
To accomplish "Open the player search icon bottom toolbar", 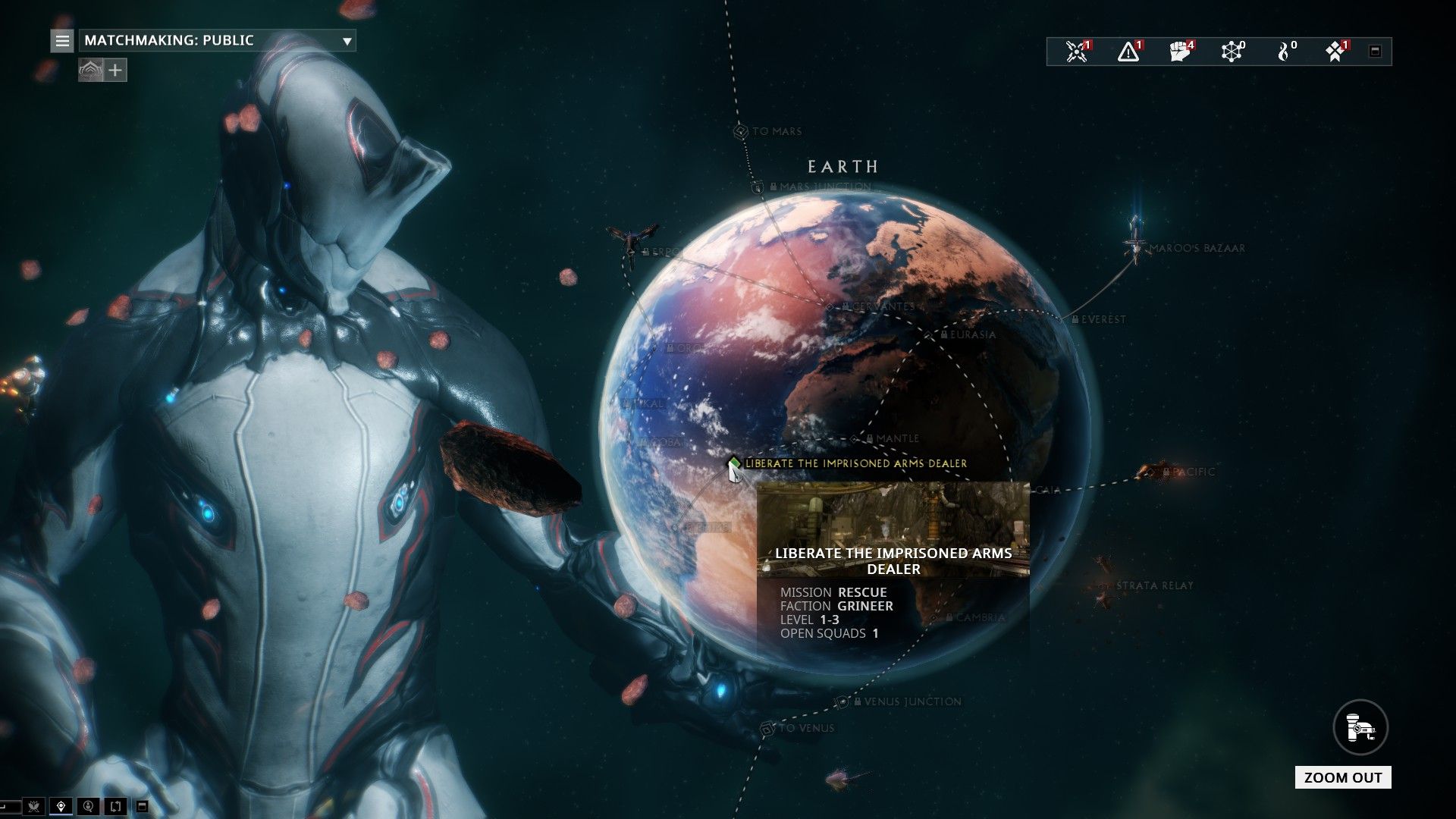I will tap(88, 806).
